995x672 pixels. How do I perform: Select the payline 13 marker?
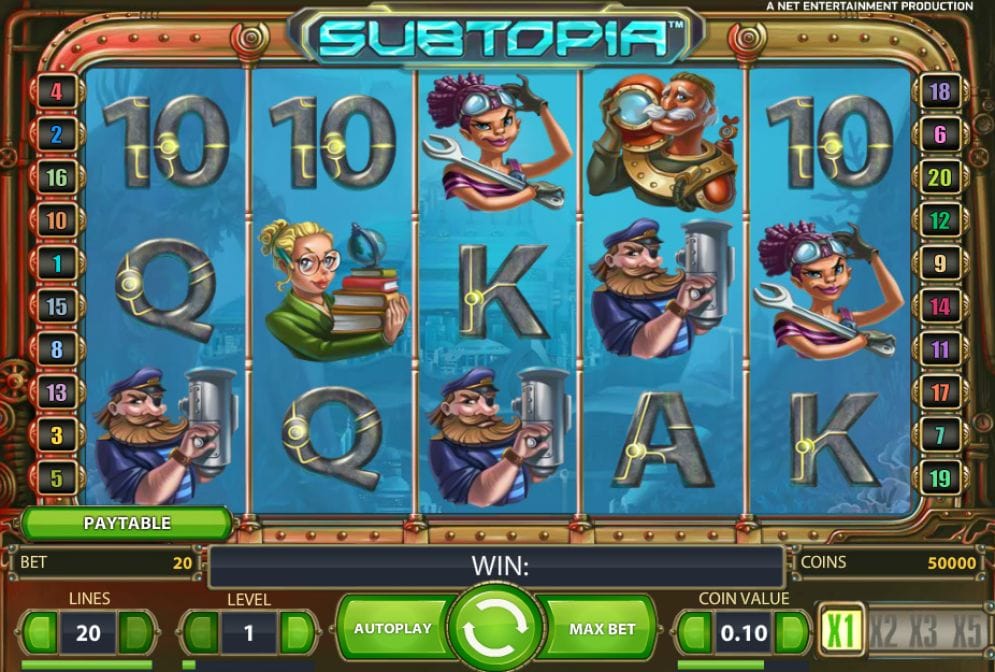(x=56, y=393)
